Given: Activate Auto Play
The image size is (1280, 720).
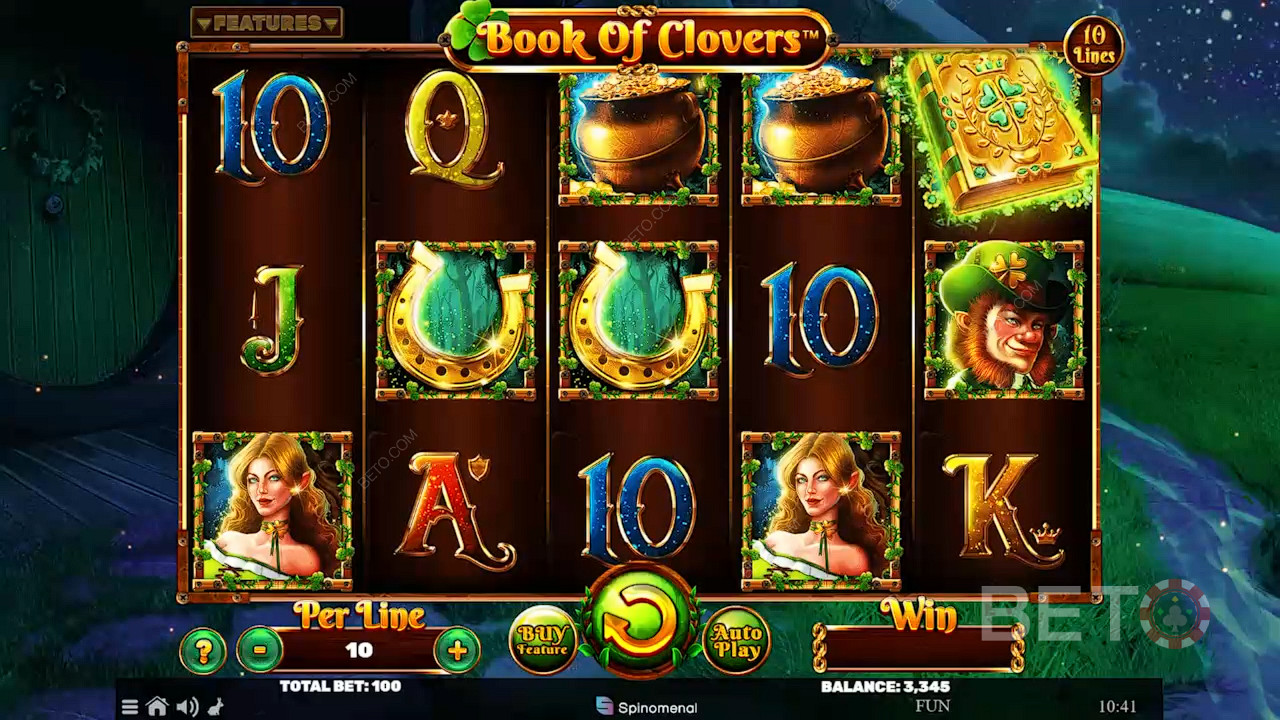Looking at the screenshot, I should pyautogui.click(x=737, y=640).
